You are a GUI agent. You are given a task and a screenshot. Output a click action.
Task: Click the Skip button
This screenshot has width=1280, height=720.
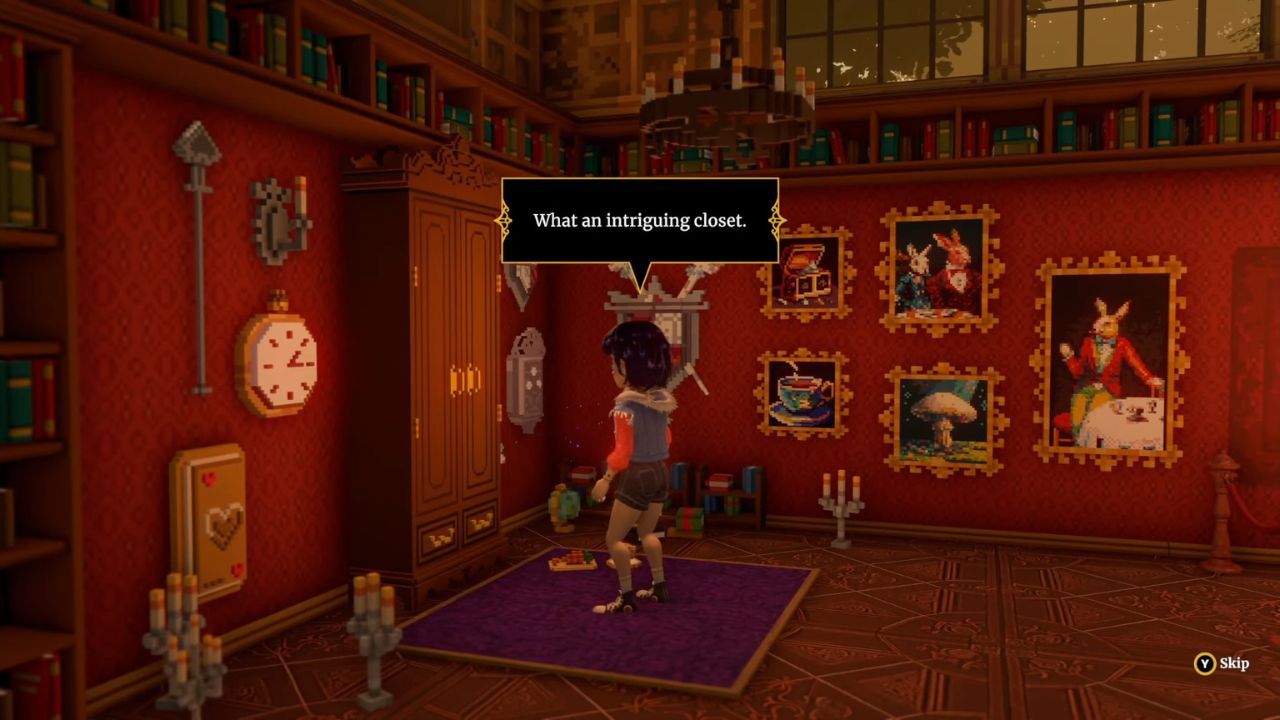pos(1222,662)
